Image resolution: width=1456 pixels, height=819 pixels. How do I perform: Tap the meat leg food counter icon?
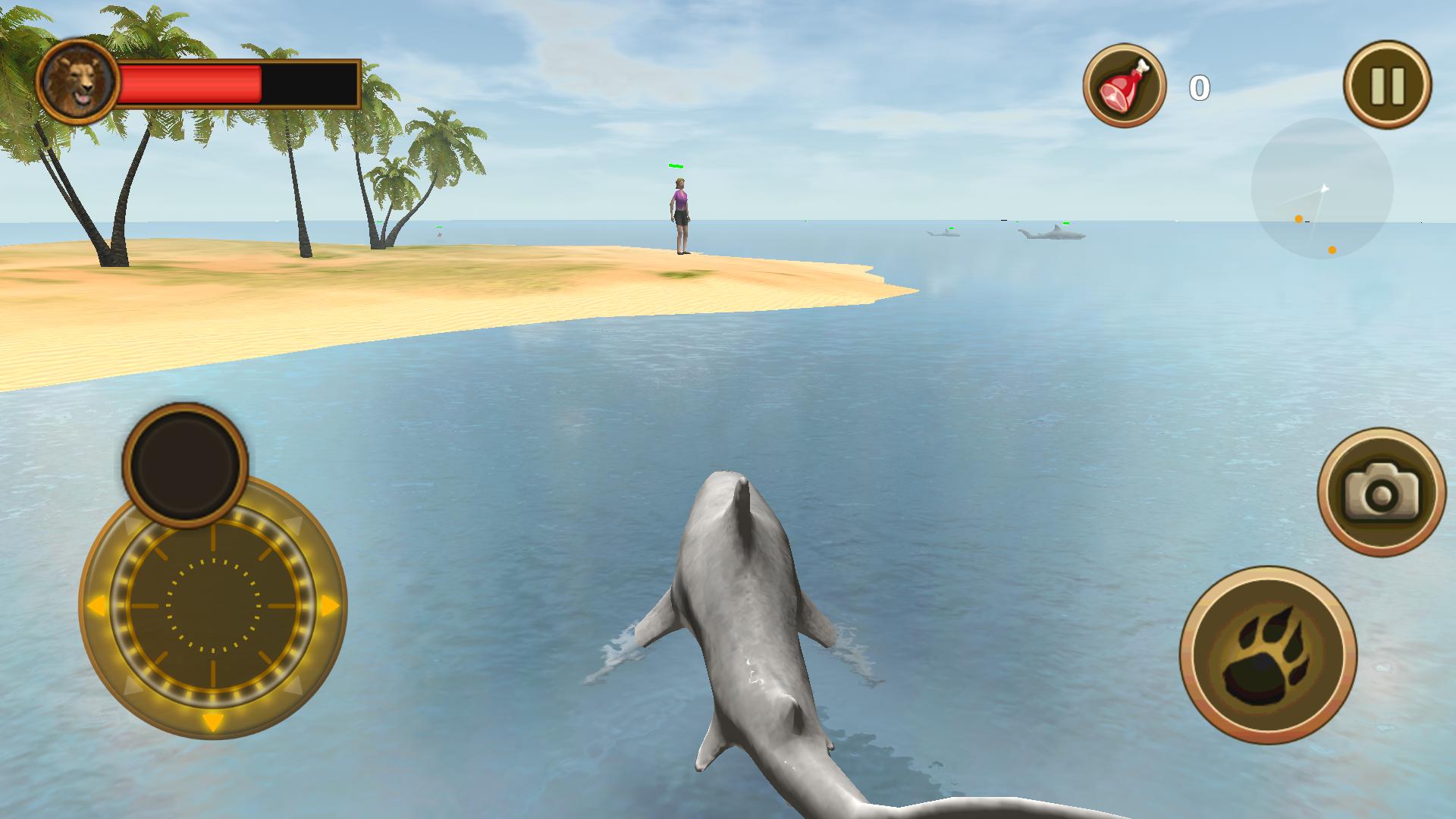pyautogui.click(x=1126, y=85)
